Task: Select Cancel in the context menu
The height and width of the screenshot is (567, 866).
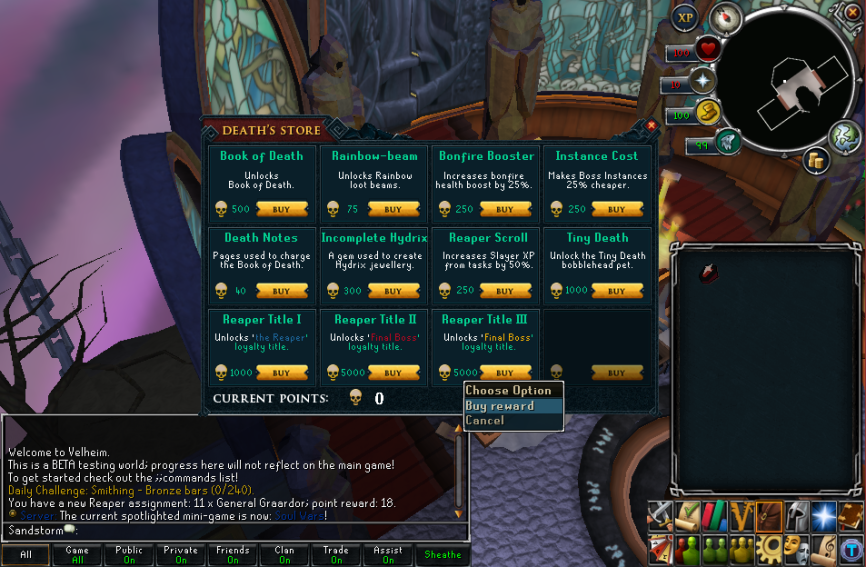Action: pos(485,421)
